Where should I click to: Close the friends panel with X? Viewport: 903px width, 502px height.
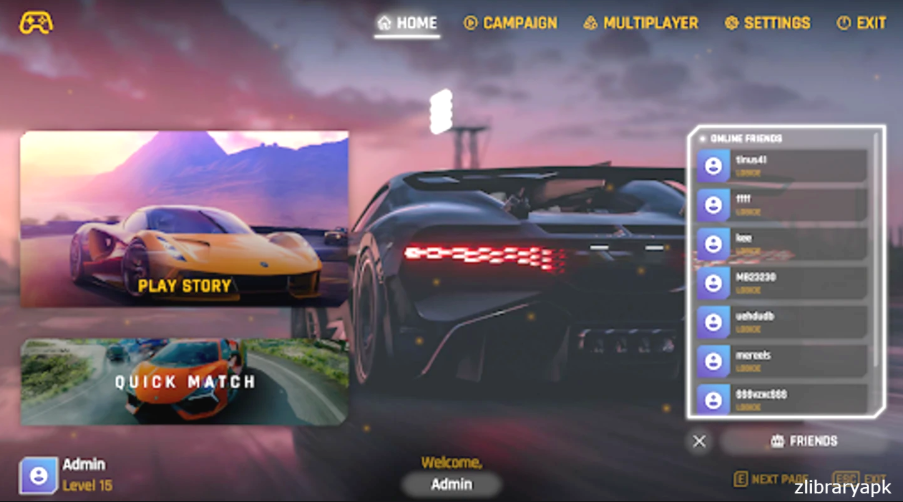(x=699, y=441)
